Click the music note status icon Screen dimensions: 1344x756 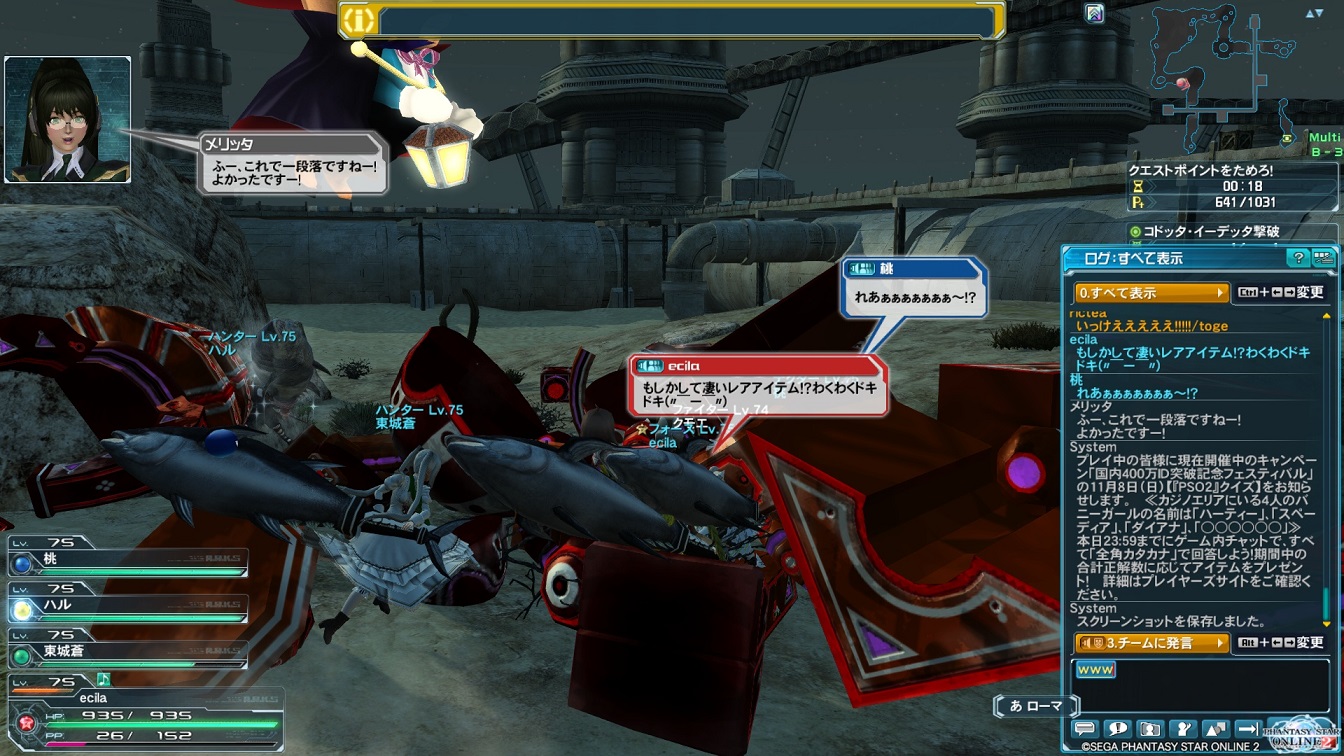coord(103,680)
